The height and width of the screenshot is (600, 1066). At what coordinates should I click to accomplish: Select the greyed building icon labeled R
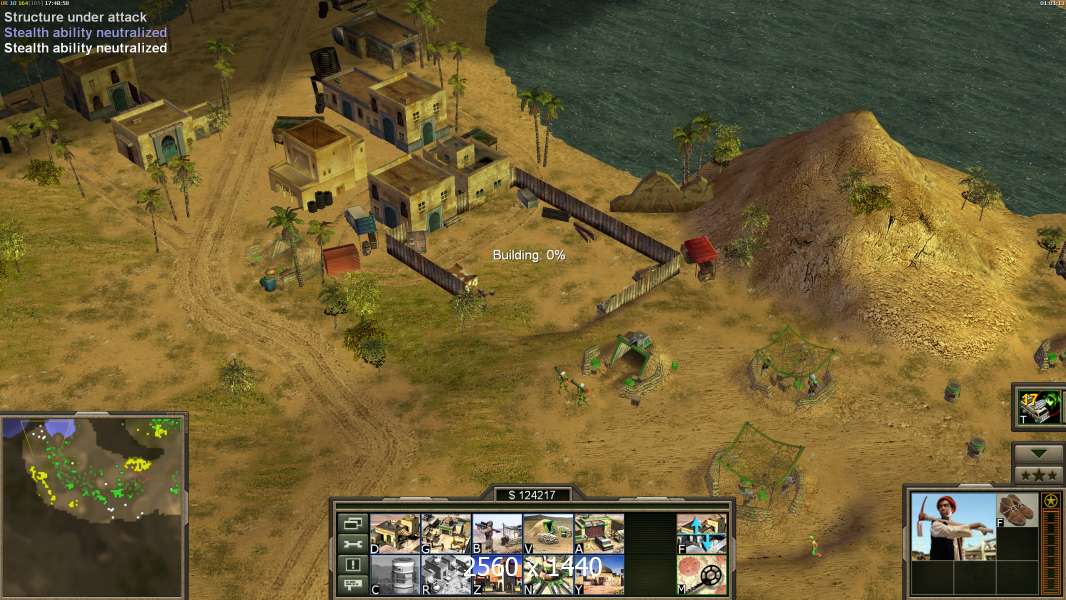pyautogui.click(x=446, y=574)
